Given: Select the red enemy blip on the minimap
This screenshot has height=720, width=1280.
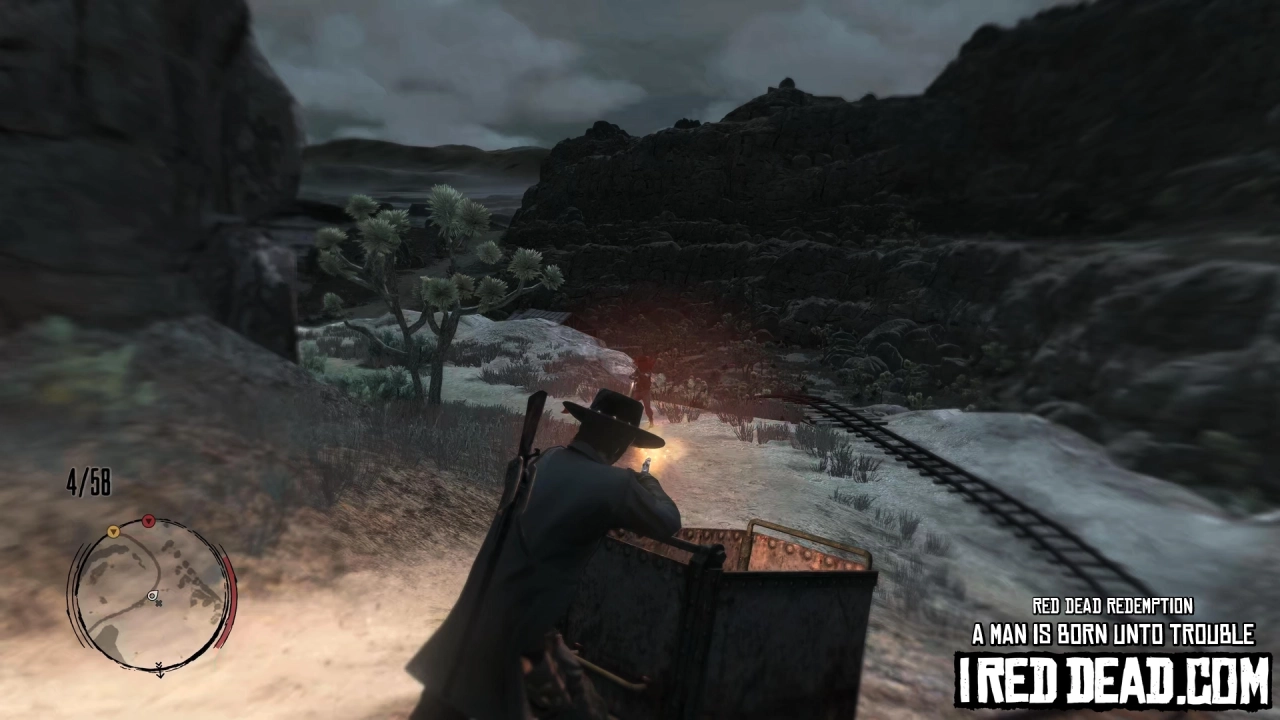Looking at the screenshot, I should 148,522.
